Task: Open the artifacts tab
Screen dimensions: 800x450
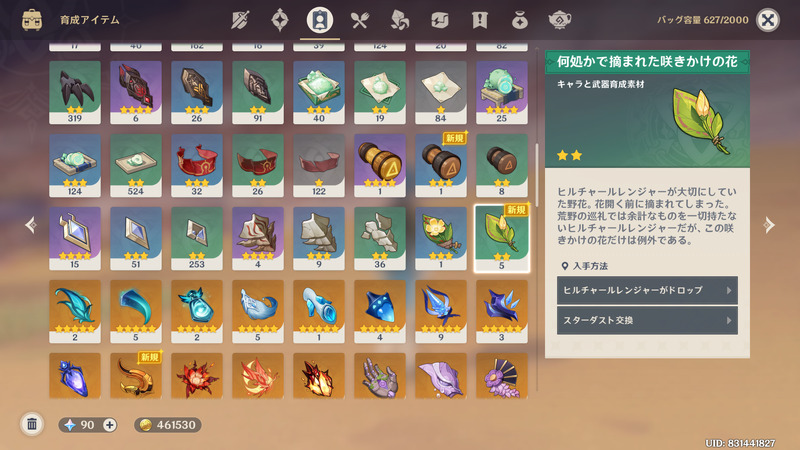Action: click(280, 20)
